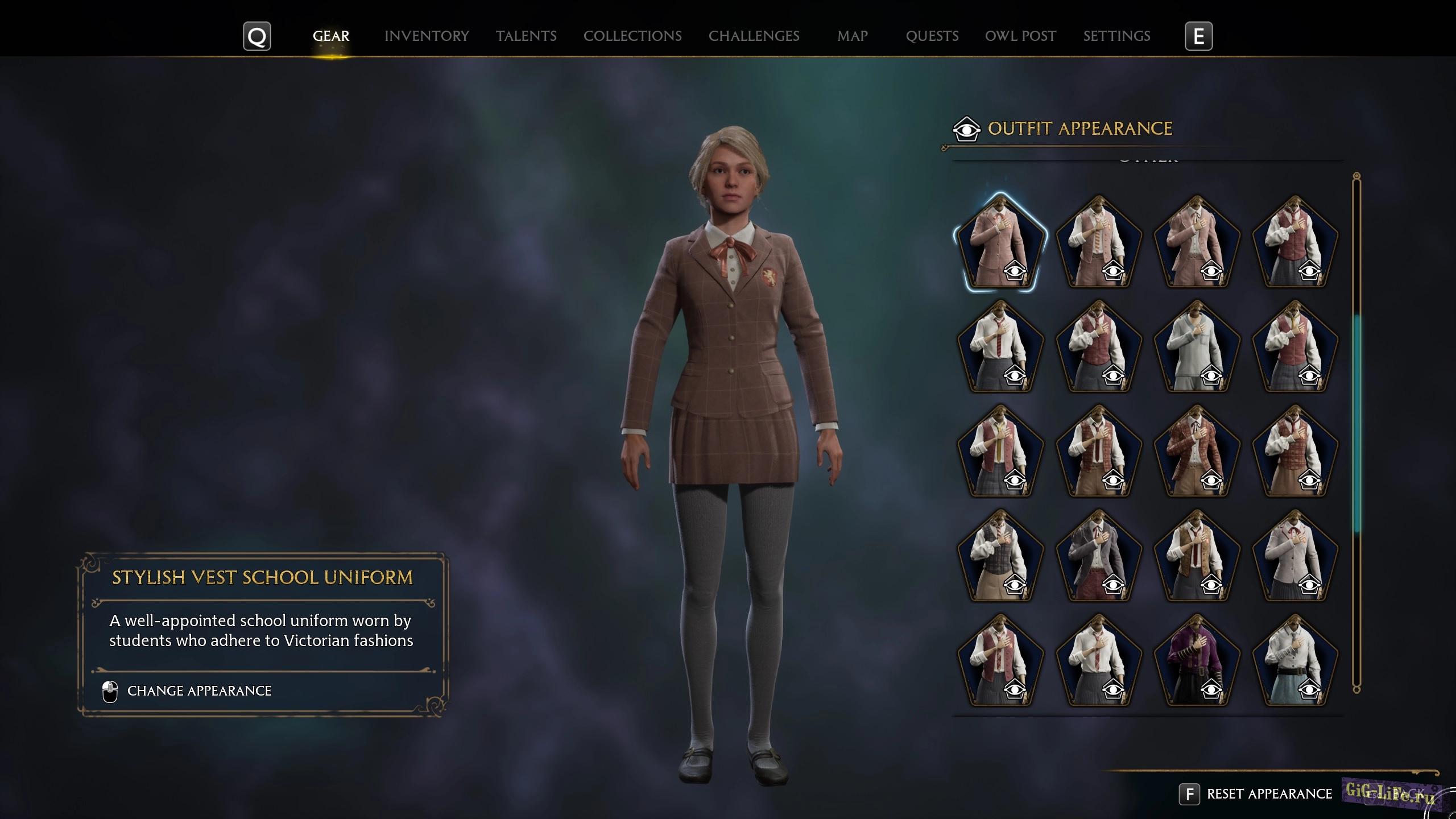Switch to the Inventory tab
Screen dimensions: 1456x819
tap(427, 36)
